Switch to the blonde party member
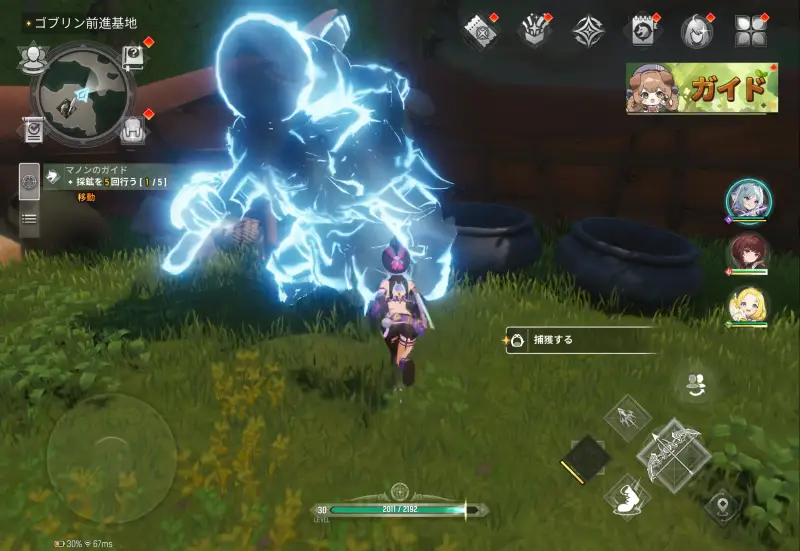The height and width of the screenshot is (551, 800). pos(746,306)
